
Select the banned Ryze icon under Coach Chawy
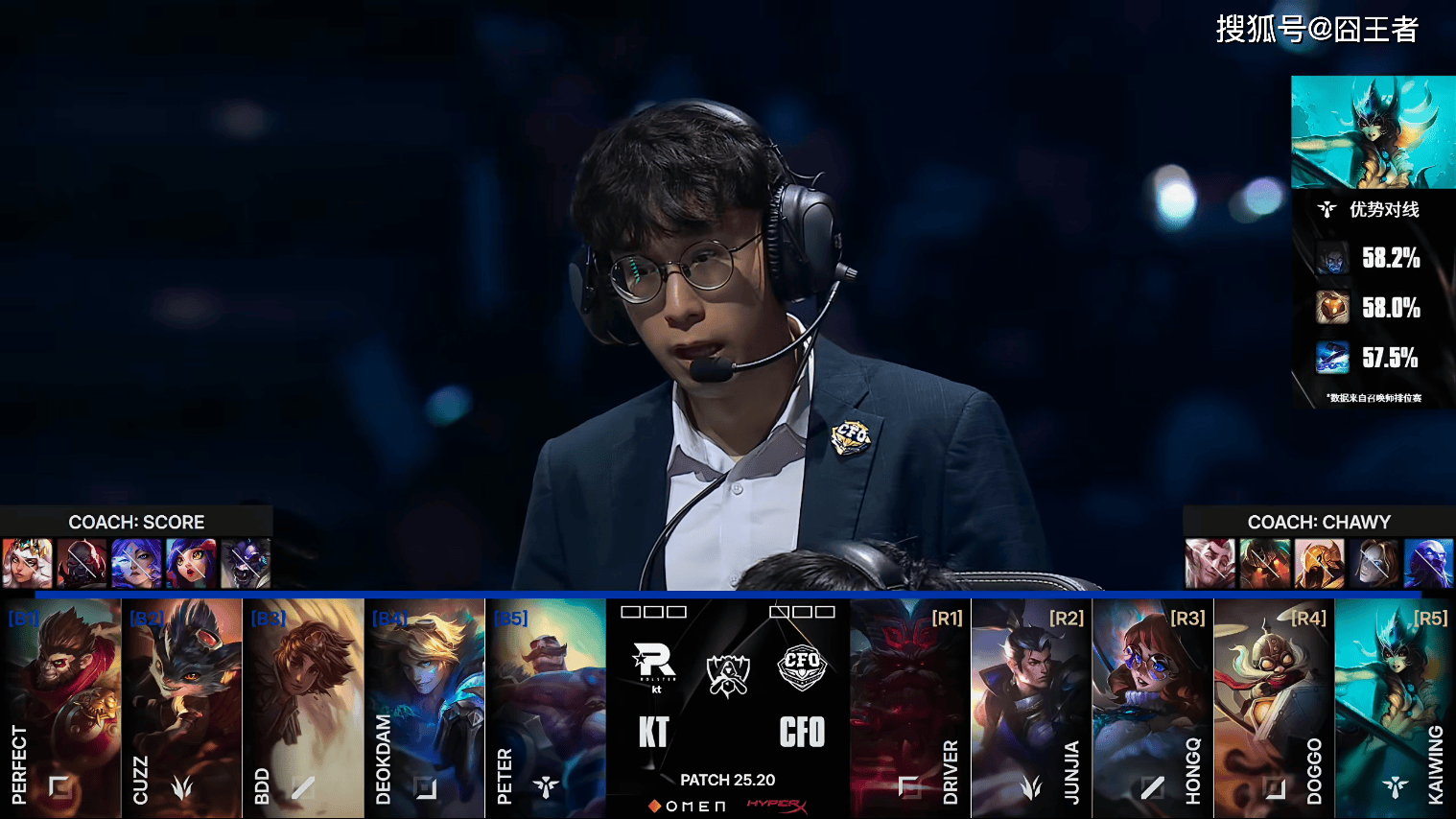[1428, 563]
